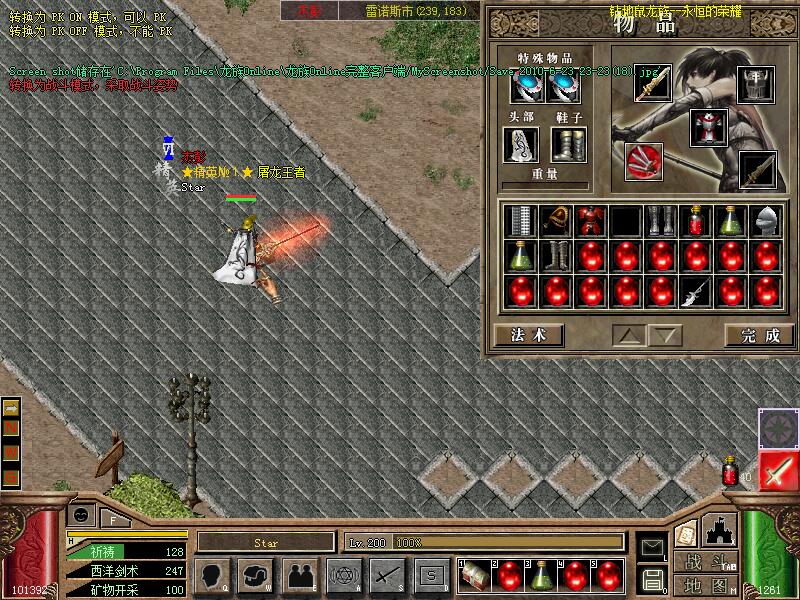The width and height of the screenshot is (800, 600).
Task: Click the floppy disk save icon
Action: coord(652,578)
